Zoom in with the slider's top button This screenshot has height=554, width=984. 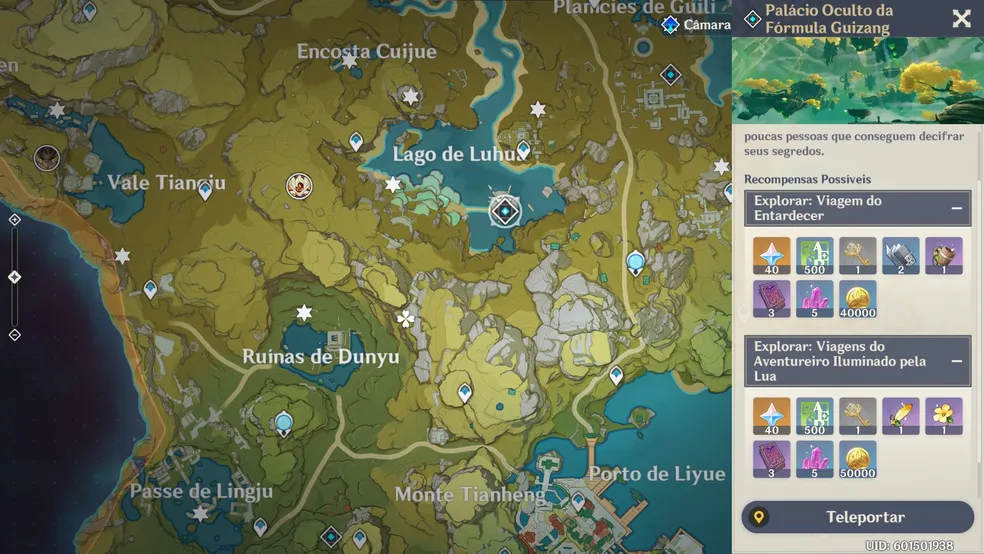(x=14, y=220)
